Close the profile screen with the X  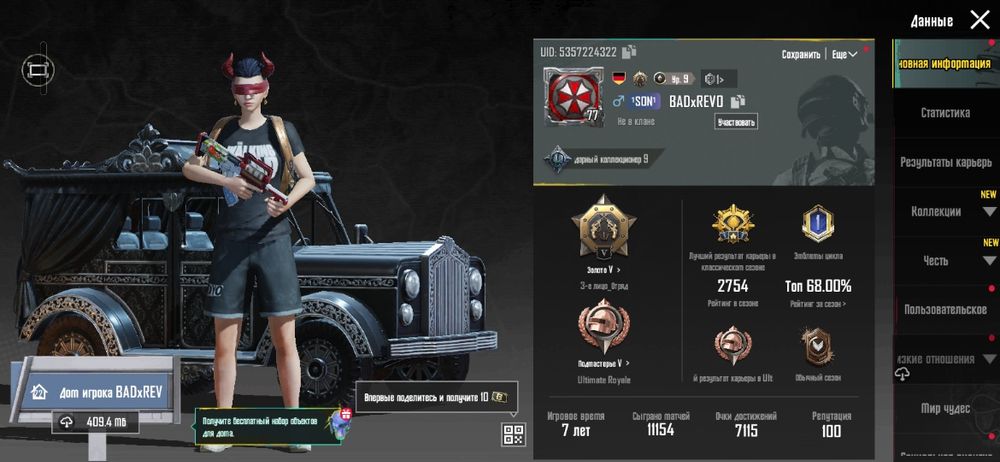click(x=979, y=20)
